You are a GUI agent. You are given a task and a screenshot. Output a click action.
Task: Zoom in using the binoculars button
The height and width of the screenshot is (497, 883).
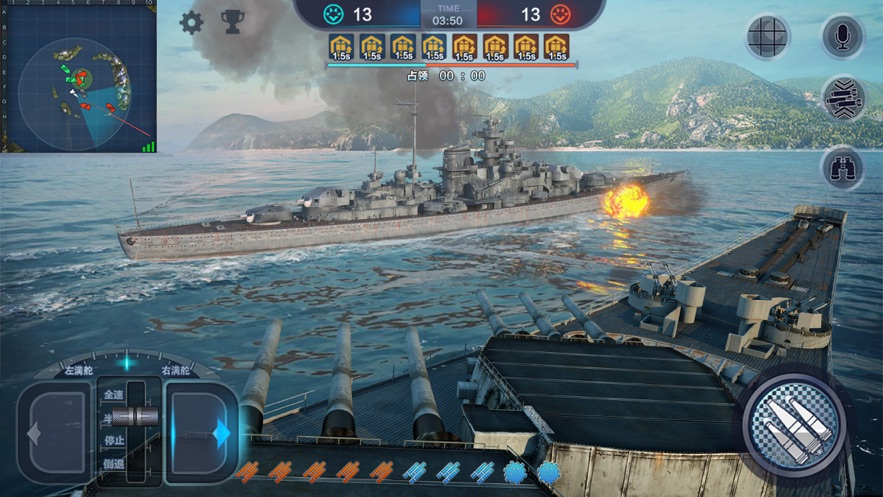[842, 167]
